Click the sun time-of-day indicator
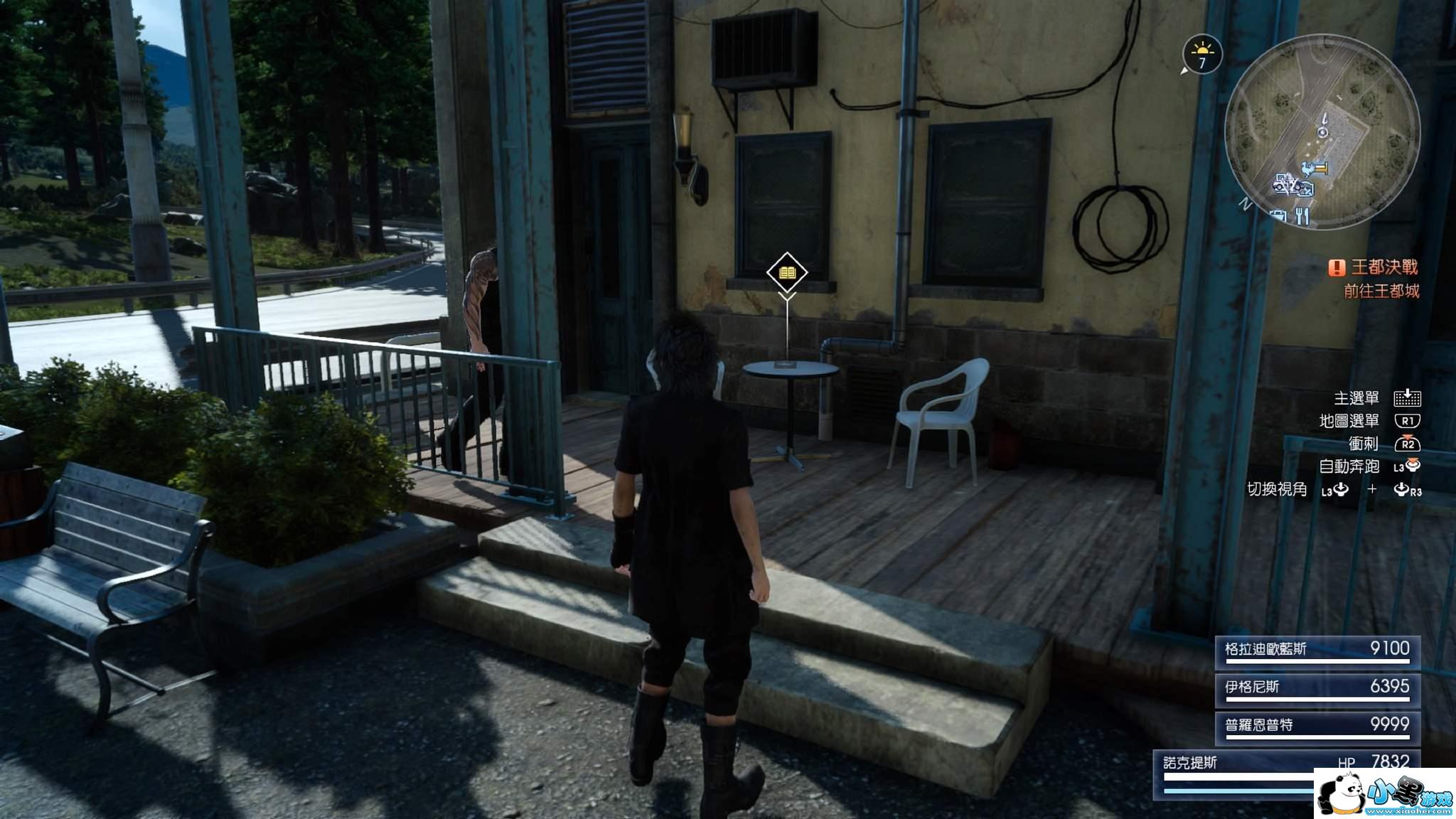The height and width of the screenshot is (819, 1456). (1202, 55)
